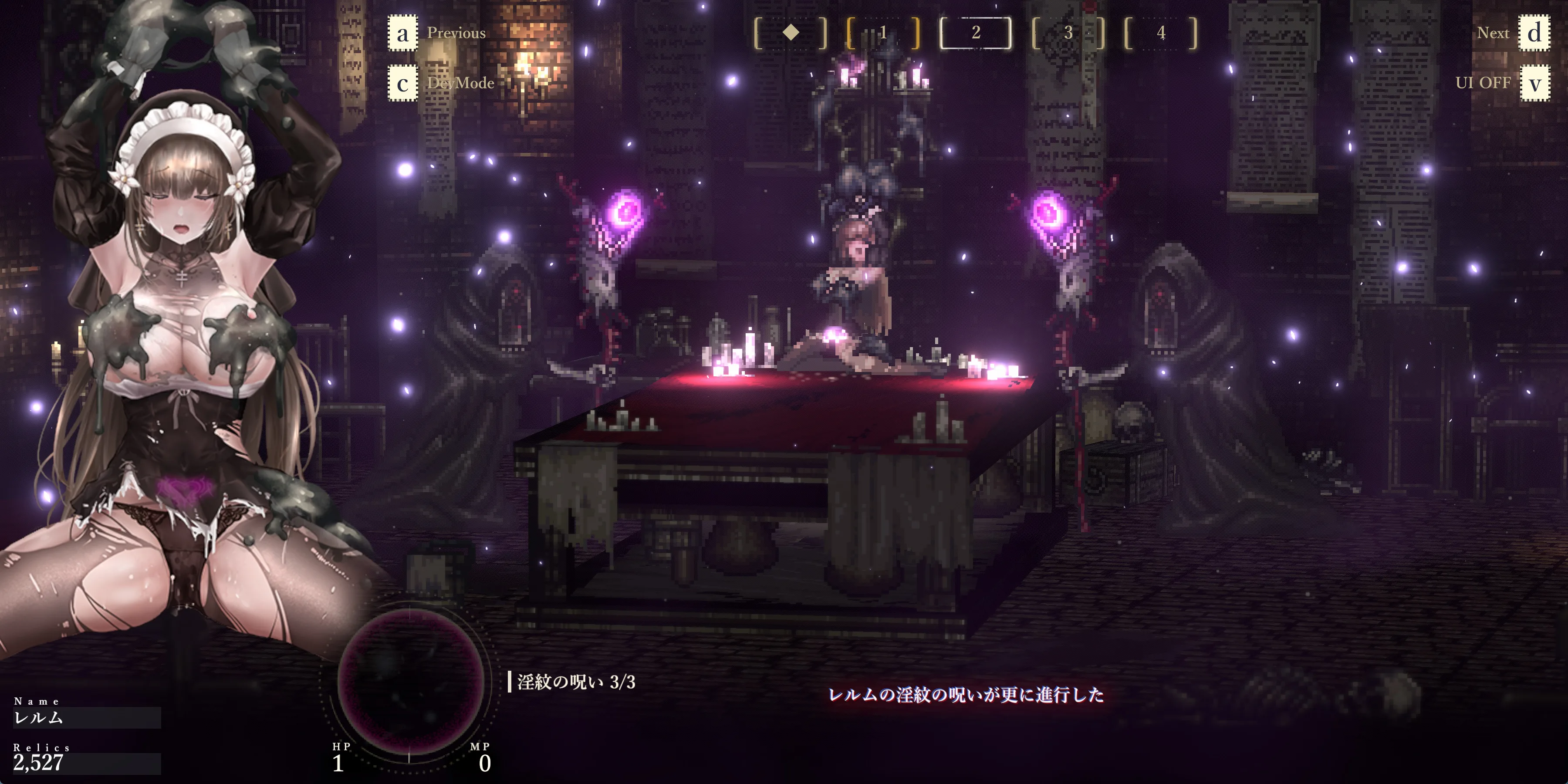The image size is (1568, 784).
Task: Jump to page 3
Action: point(1068,33)
